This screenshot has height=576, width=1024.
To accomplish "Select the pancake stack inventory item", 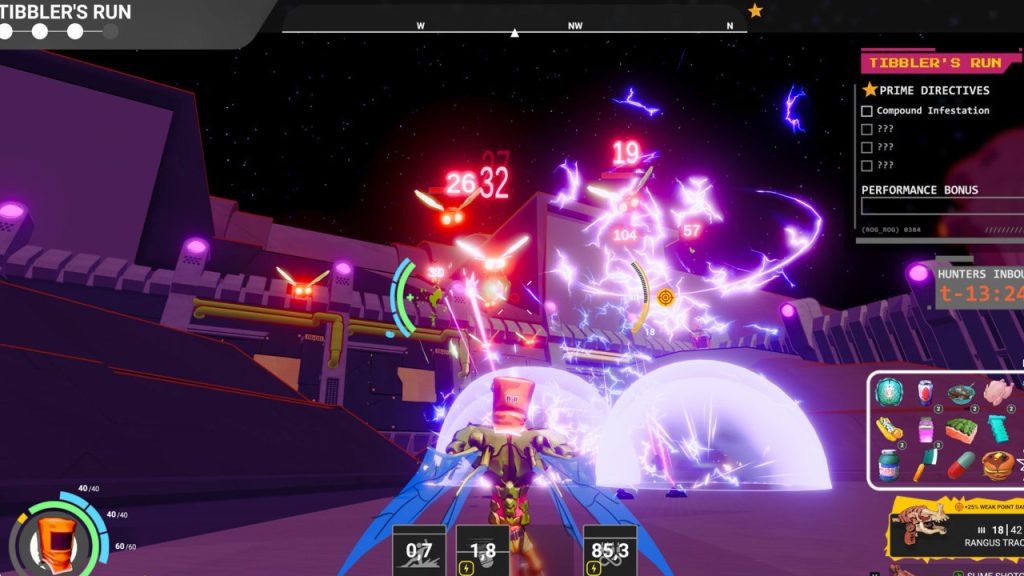I will tap(997, 466).
